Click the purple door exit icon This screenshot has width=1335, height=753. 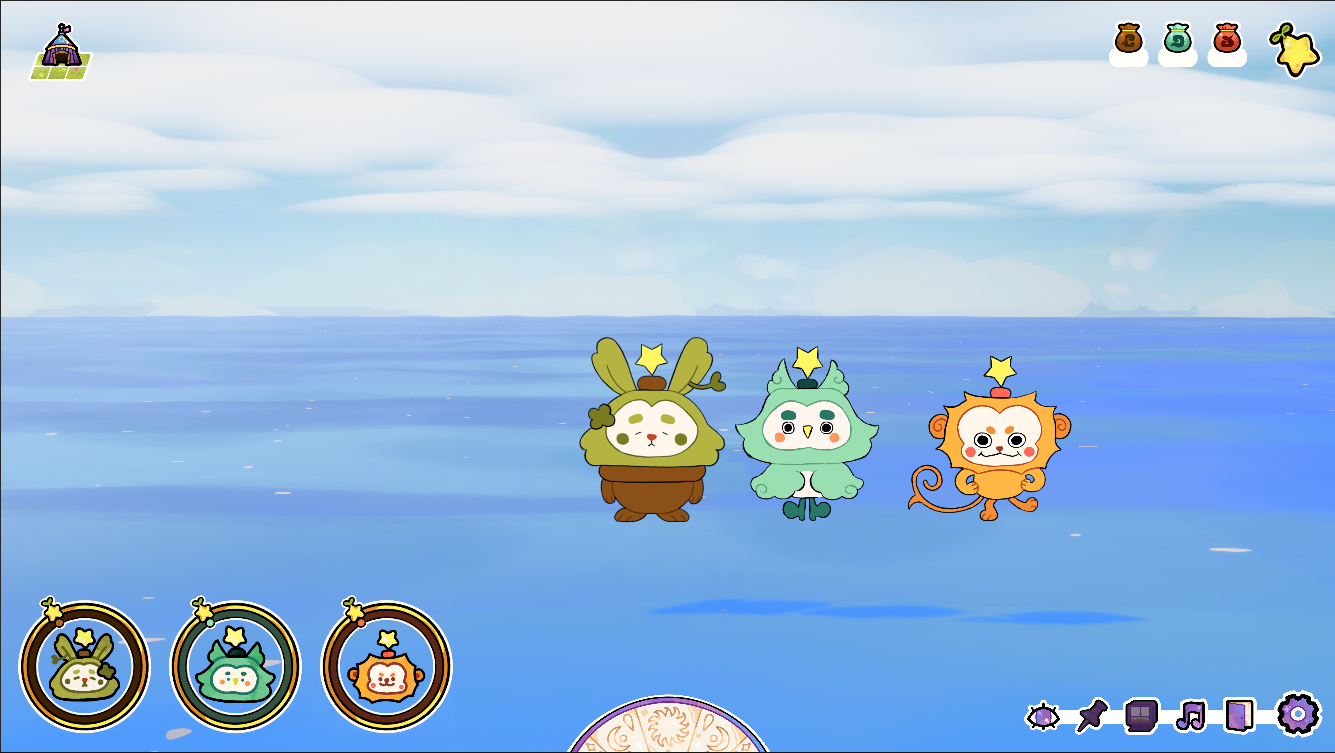[x=1239, y=715]
